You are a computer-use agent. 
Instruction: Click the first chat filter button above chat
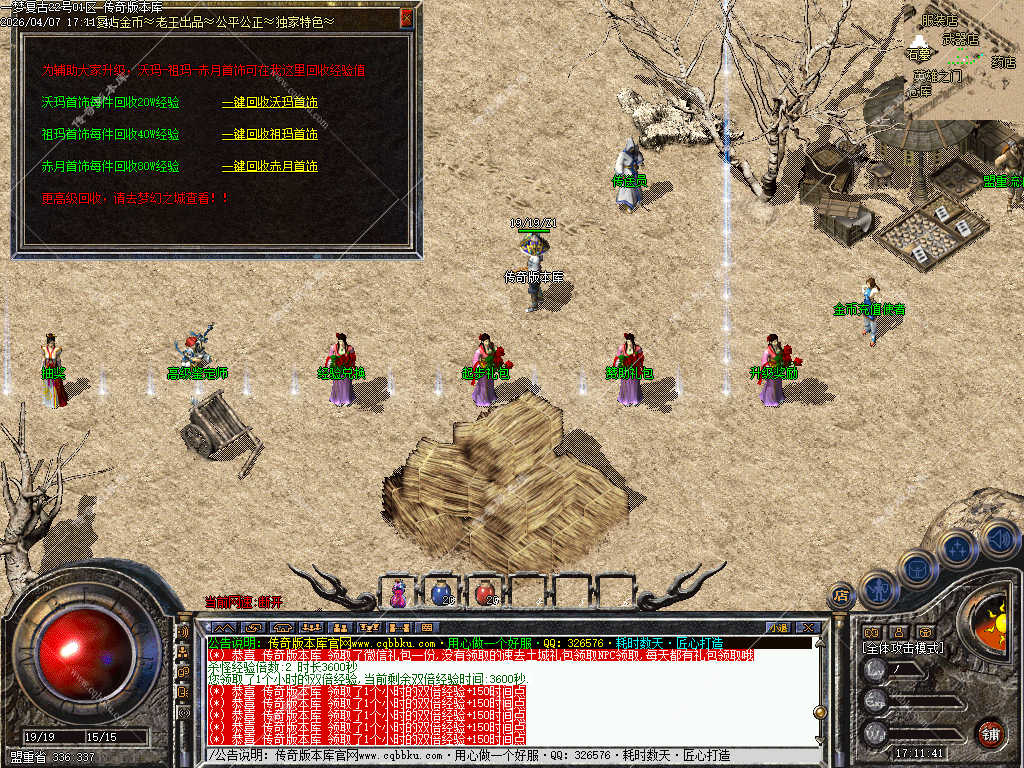(224, 628)
